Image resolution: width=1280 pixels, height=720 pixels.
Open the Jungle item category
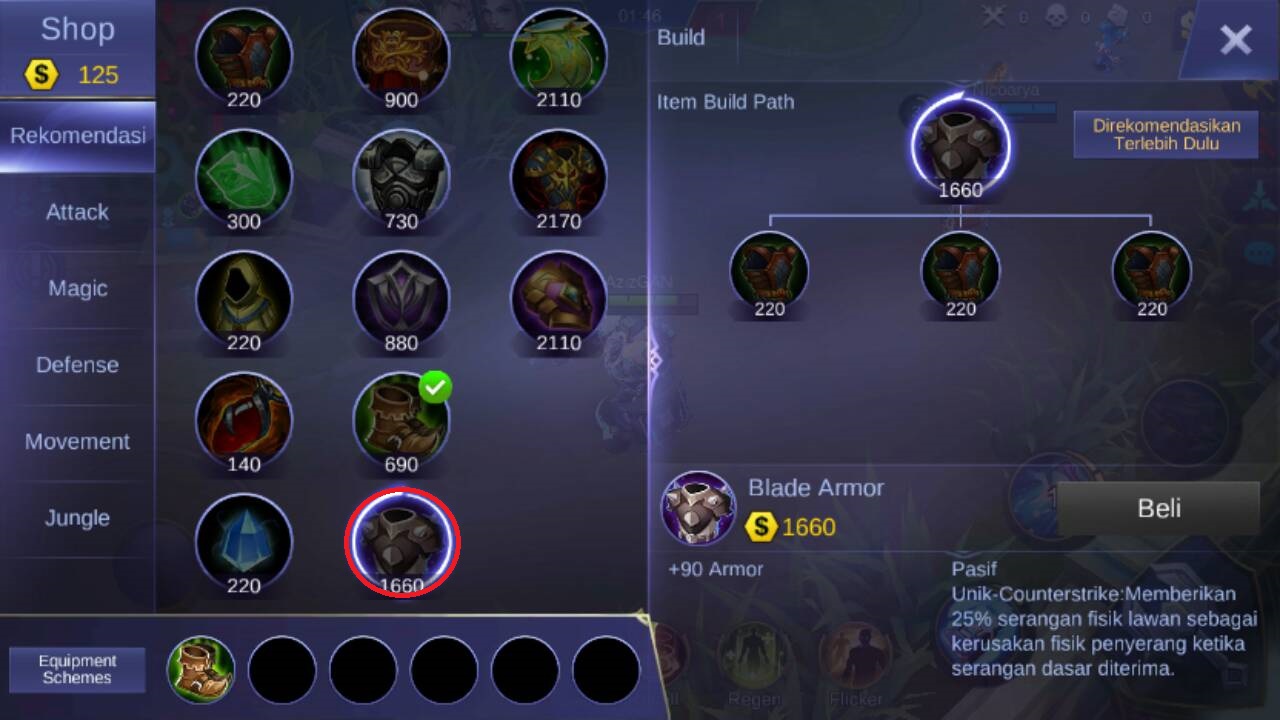pyautogui.click(x=77, y=518)
